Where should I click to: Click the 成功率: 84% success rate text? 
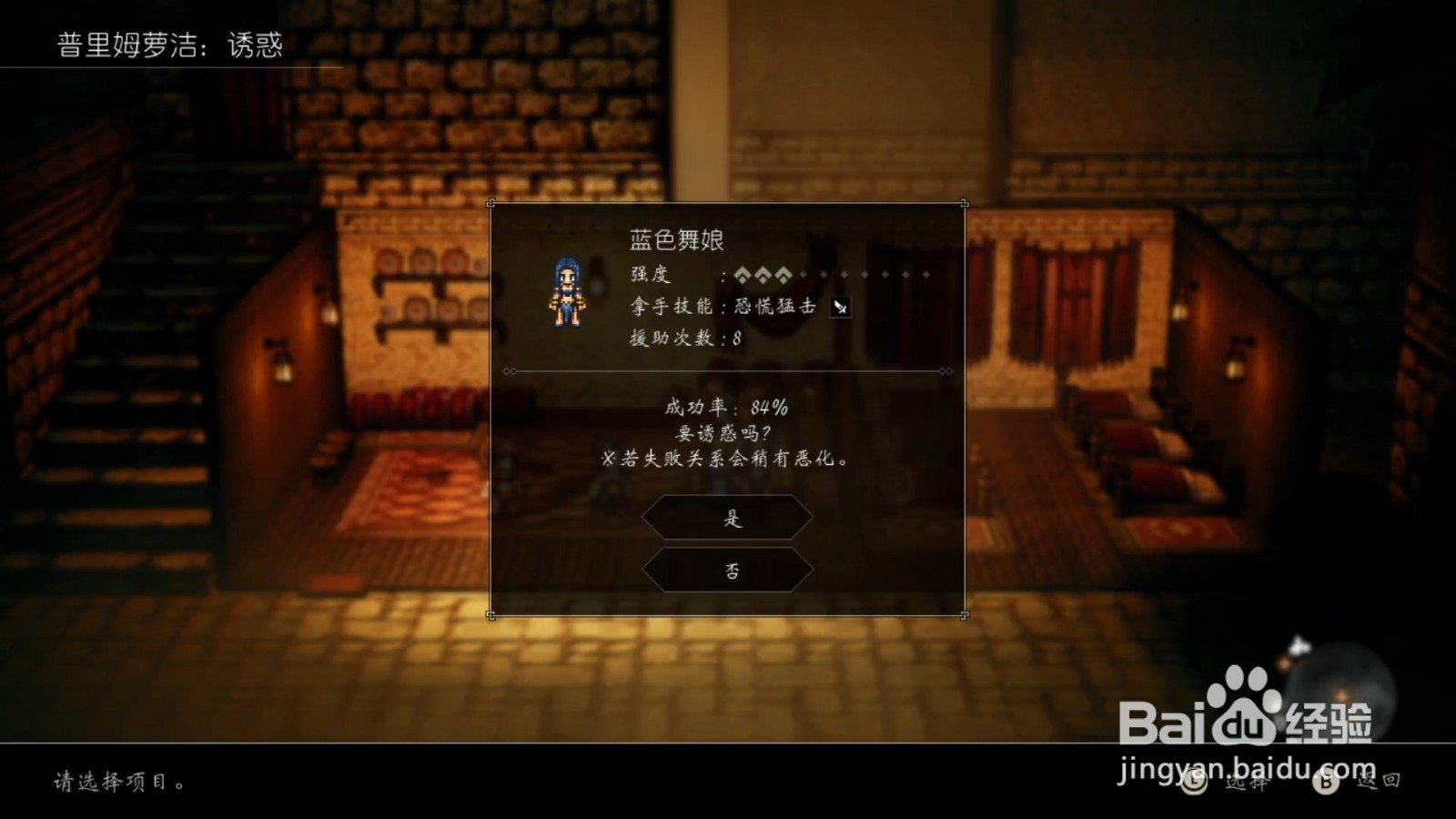click(728, 408)
